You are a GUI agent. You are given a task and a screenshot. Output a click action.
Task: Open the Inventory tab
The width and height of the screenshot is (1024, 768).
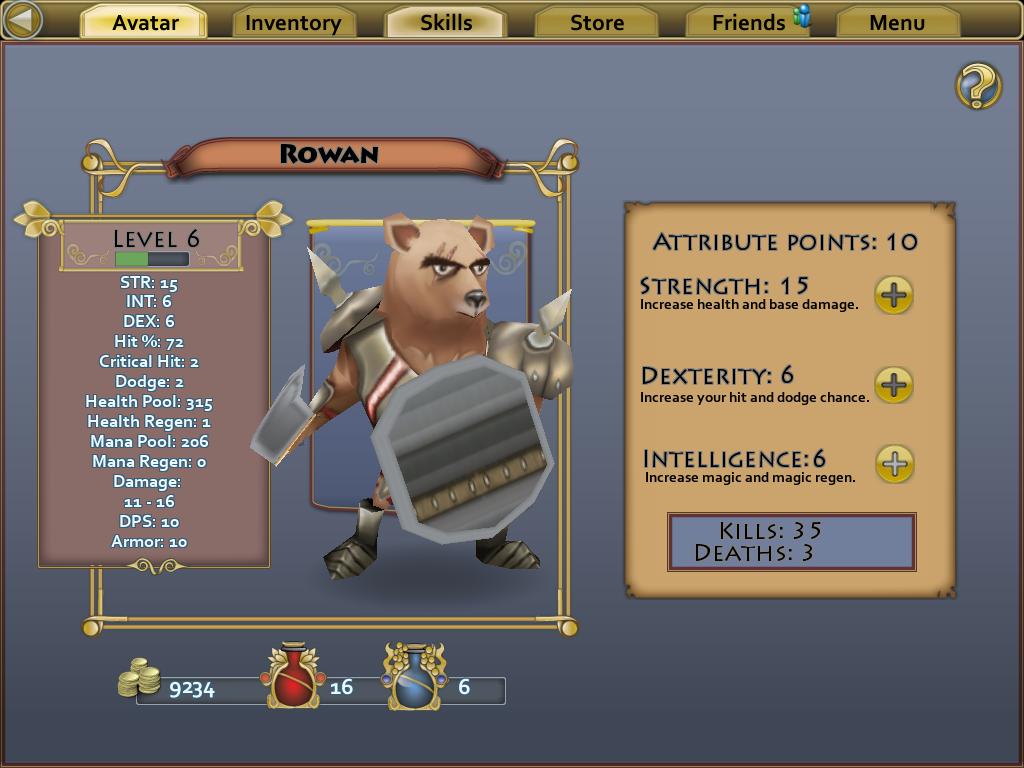point(293,22)
